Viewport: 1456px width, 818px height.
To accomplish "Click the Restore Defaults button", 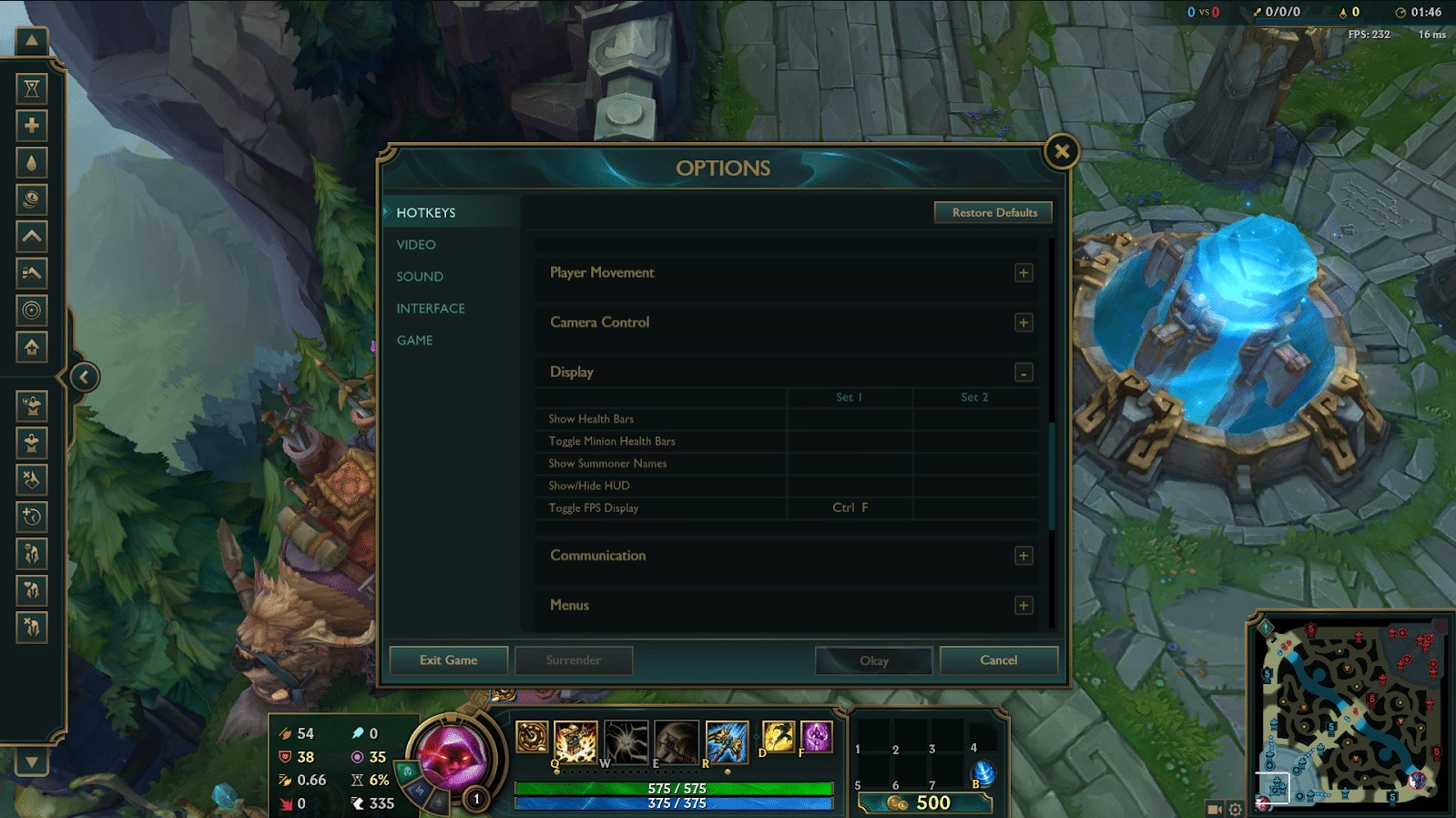I will coord(993,212).
